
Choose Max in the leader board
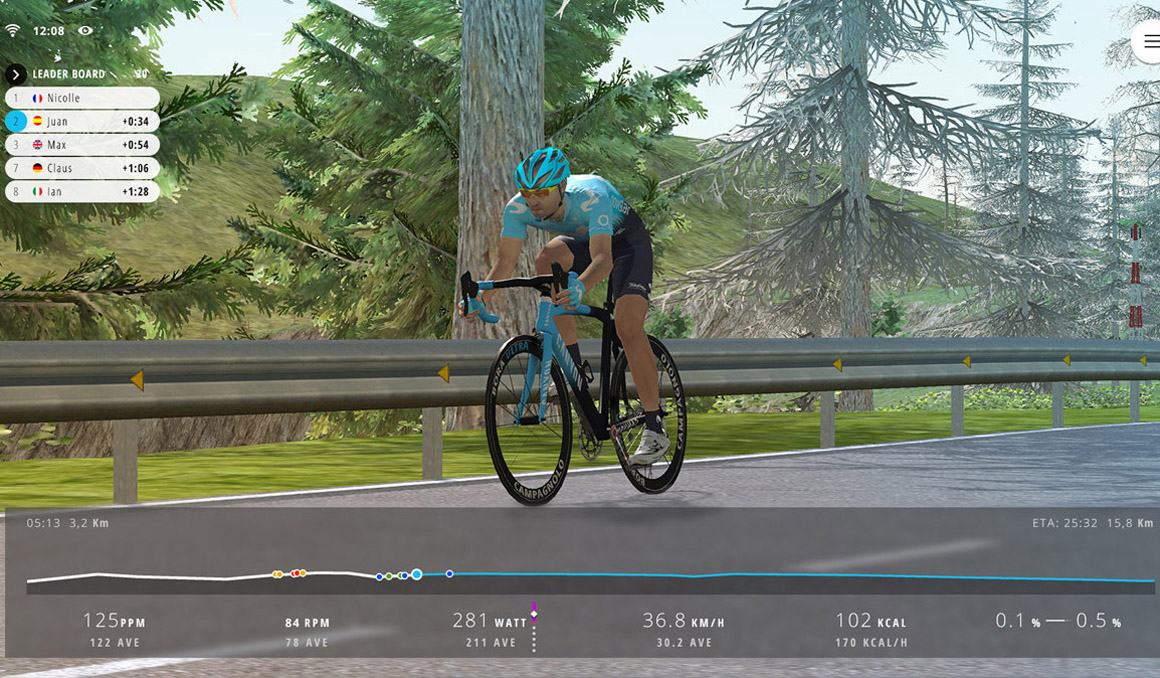point(82,145)
